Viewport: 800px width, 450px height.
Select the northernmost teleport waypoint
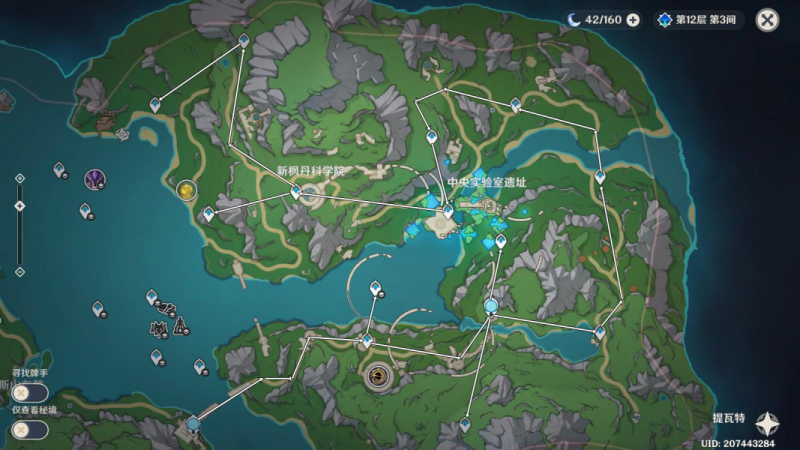(x=244, y=39)
